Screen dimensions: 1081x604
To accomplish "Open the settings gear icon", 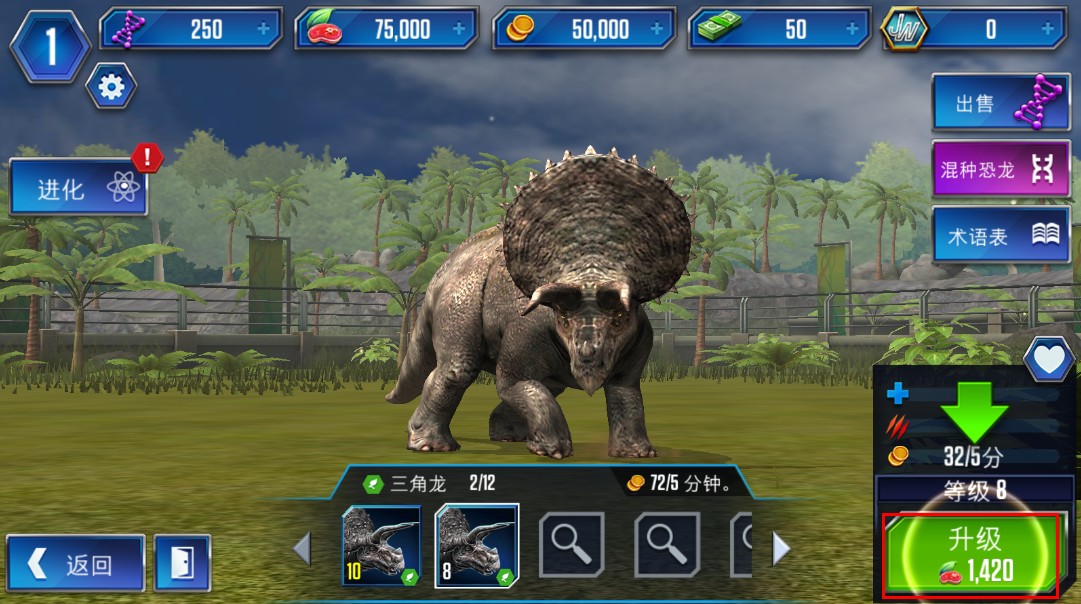I will [111, 89].
